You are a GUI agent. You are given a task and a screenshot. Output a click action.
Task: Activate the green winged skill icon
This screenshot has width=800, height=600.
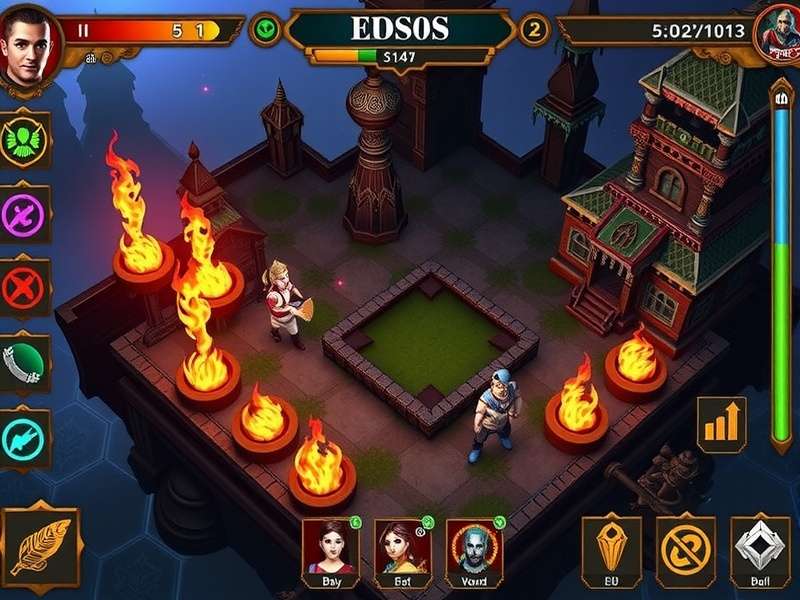[25, 138]
